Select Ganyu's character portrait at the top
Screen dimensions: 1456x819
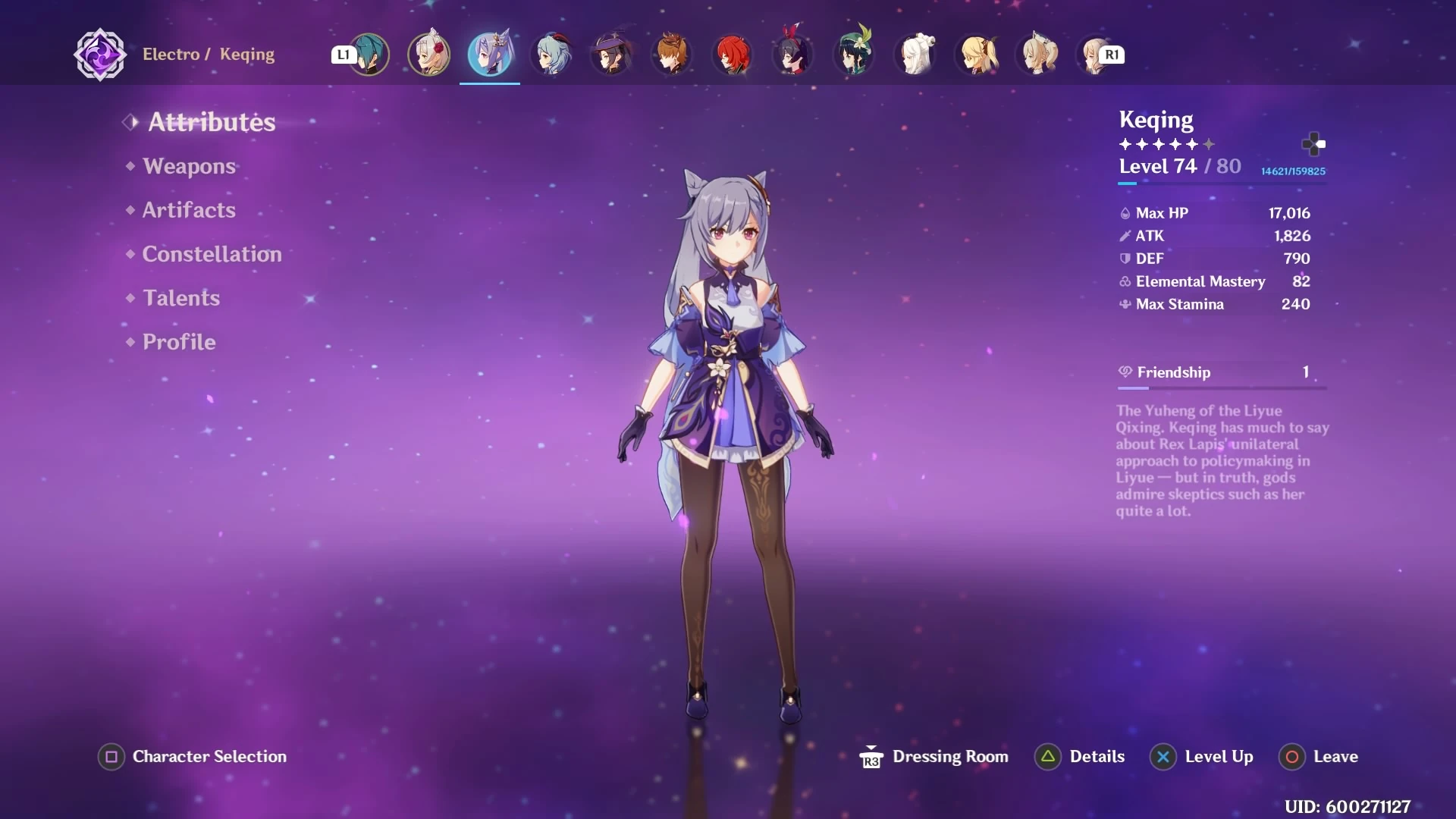551,54
